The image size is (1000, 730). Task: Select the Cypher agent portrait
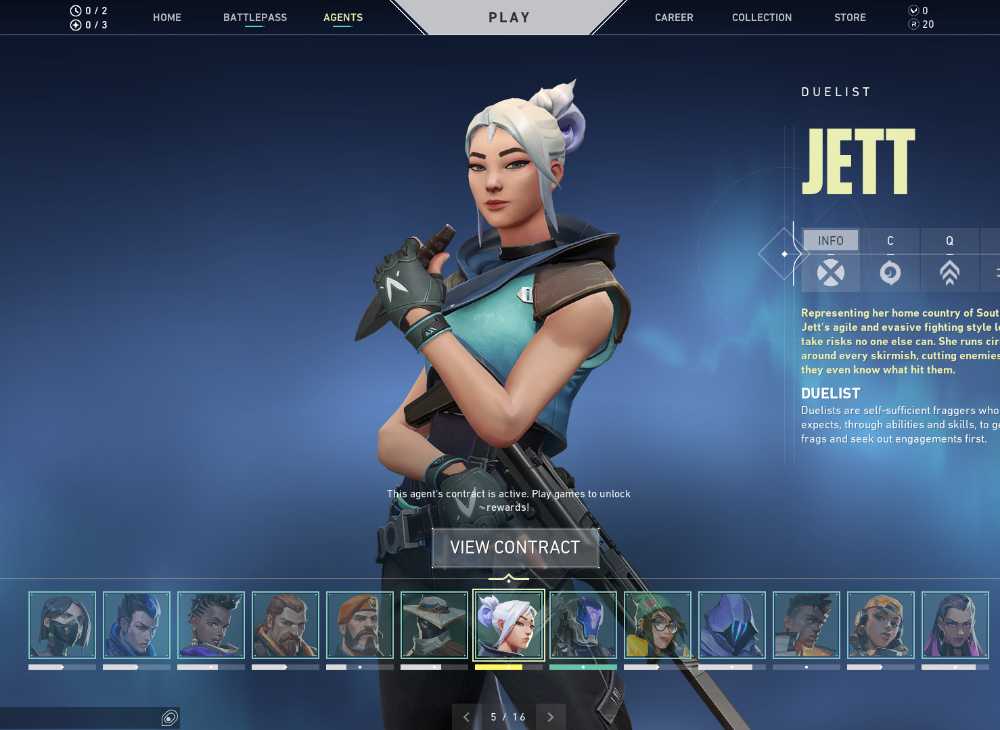point(434,625)
